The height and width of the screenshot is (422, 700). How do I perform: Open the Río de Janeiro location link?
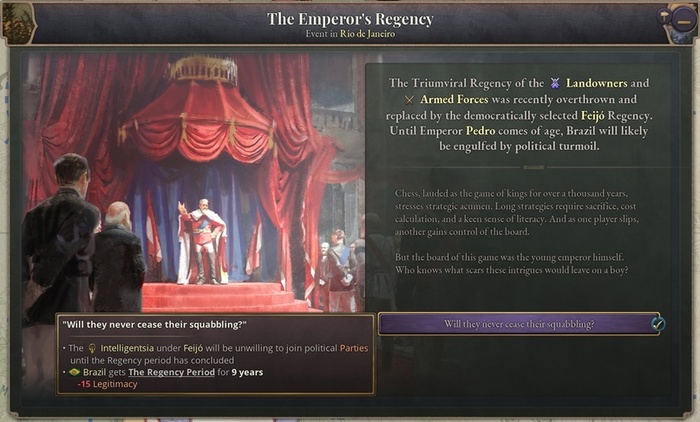point(368,34)
